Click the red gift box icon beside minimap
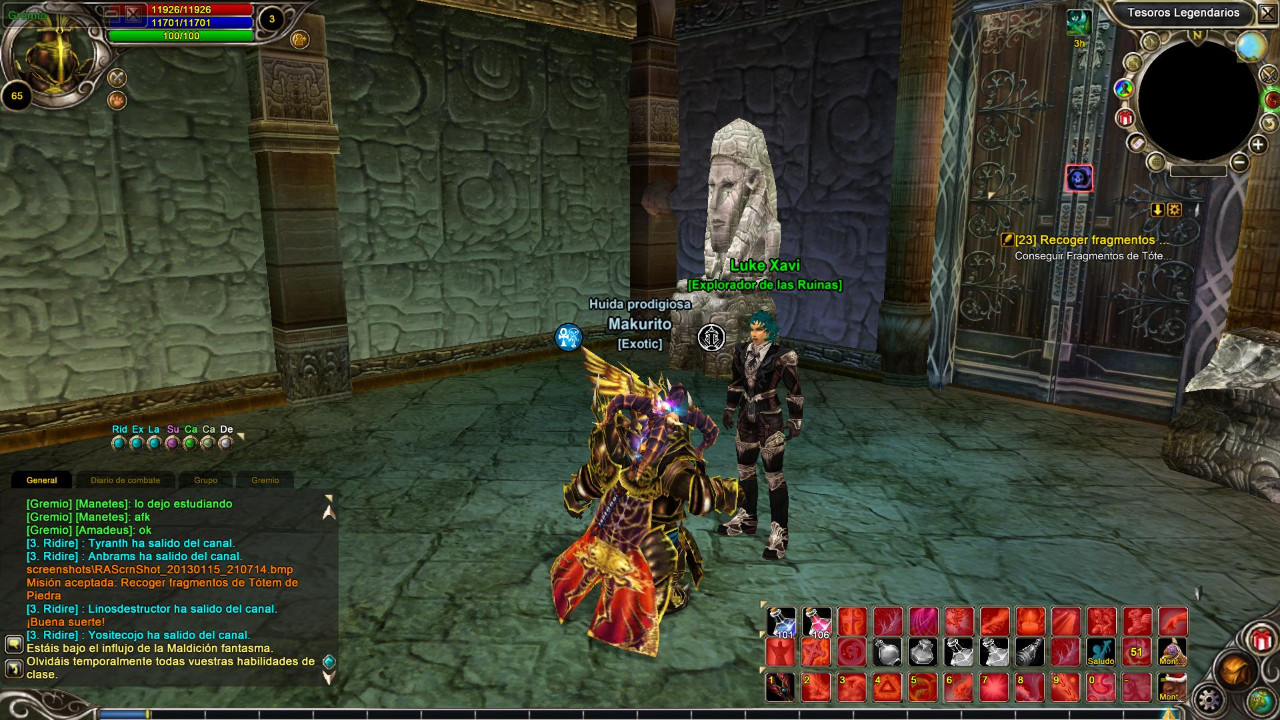 pos(1125,118)
